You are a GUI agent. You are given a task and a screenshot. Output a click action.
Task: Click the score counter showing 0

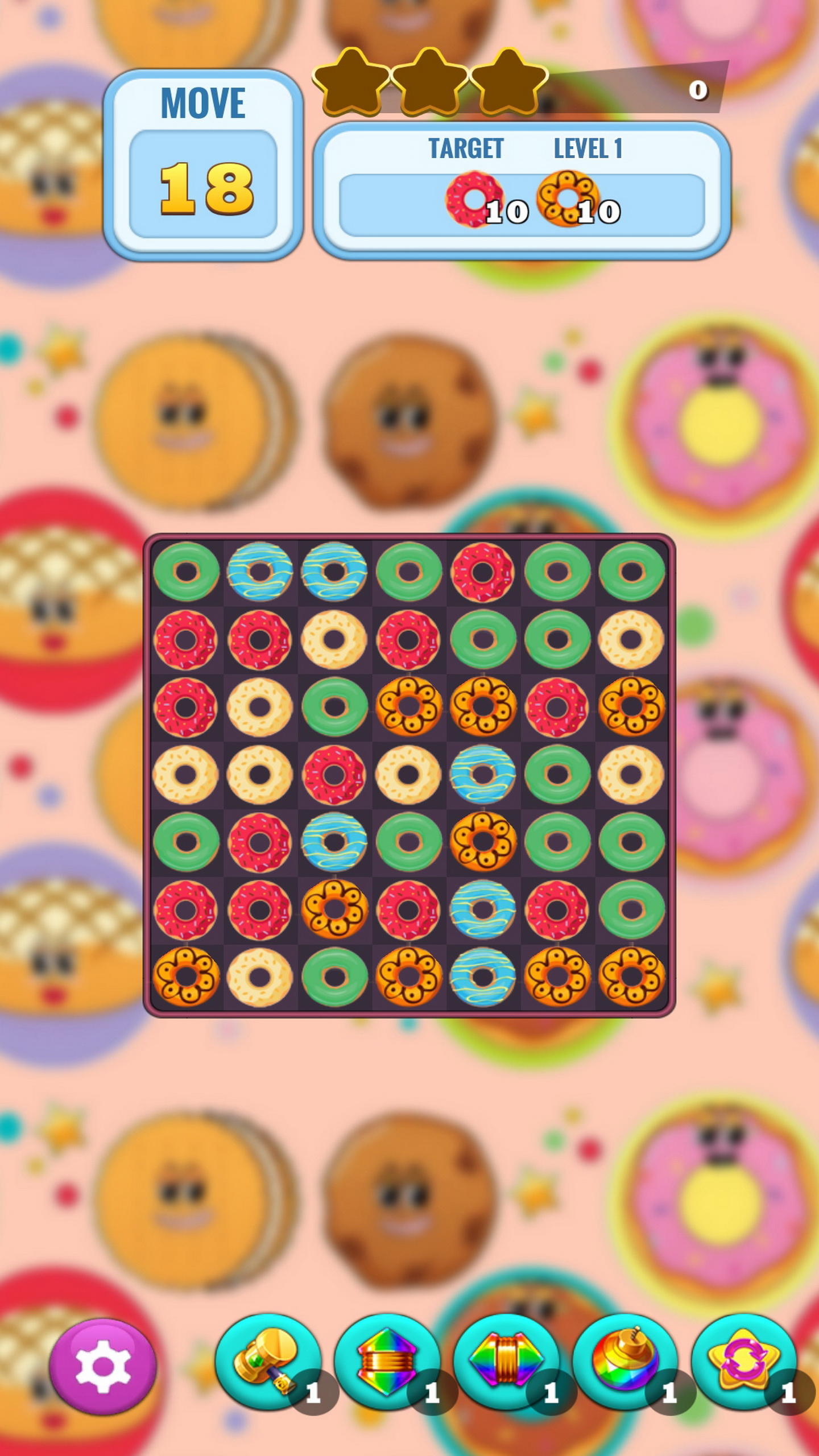click(698, 89)
